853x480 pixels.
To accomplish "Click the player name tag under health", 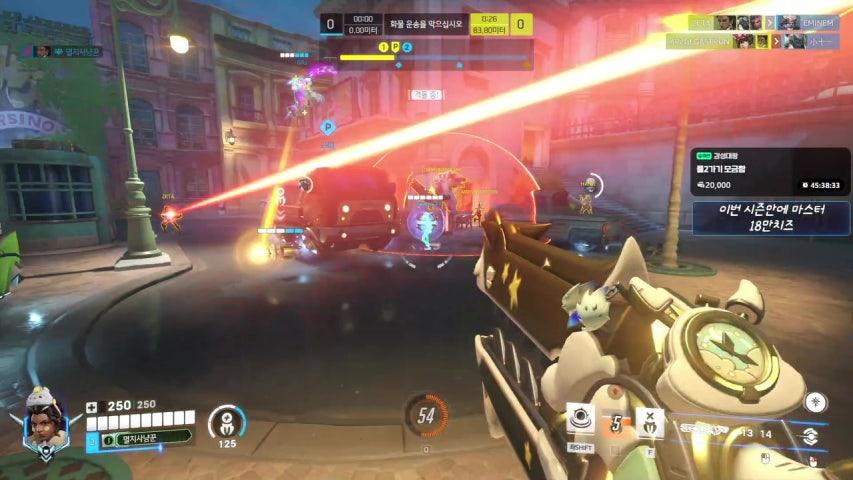I will tap(138, 438).
